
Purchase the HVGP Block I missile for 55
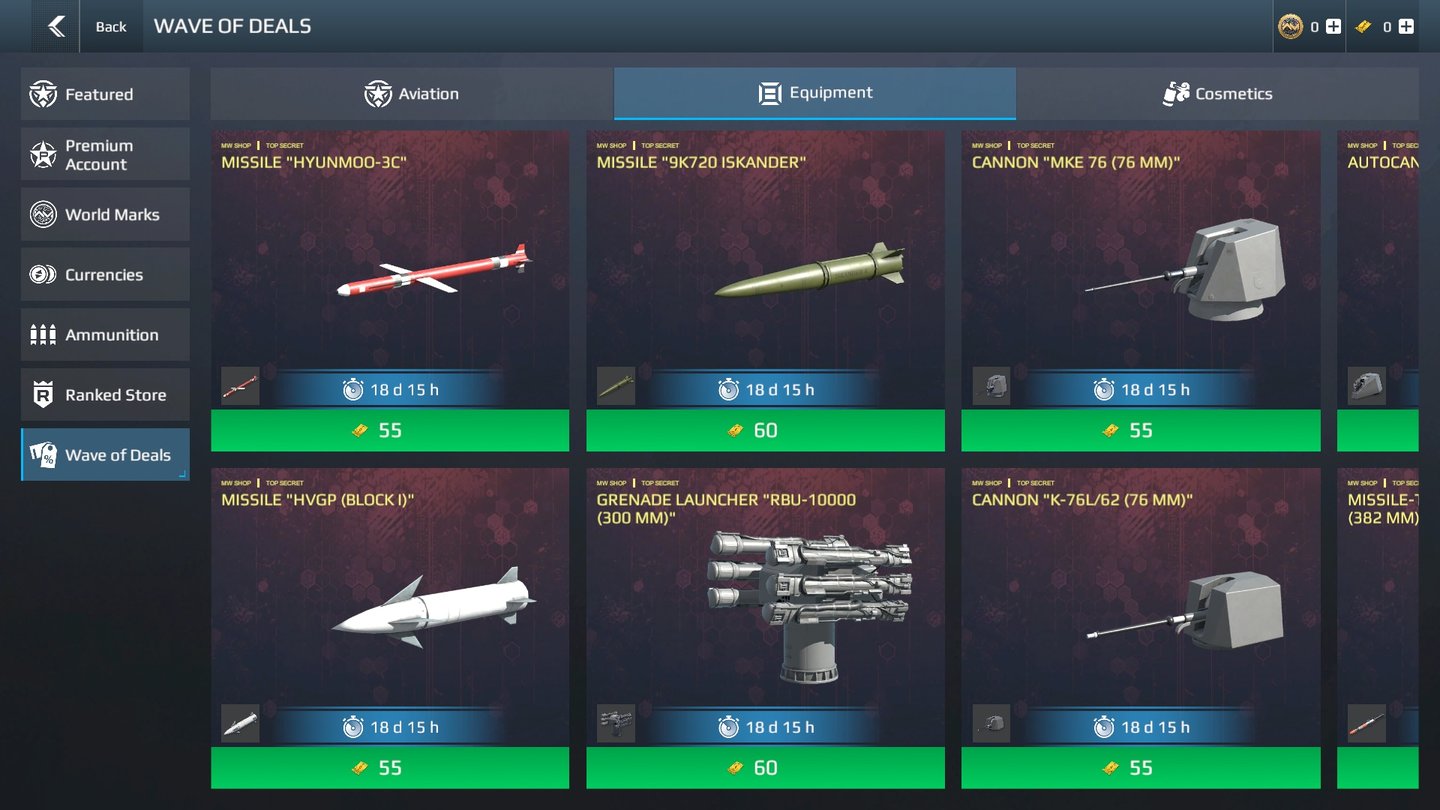pos(389,768)
